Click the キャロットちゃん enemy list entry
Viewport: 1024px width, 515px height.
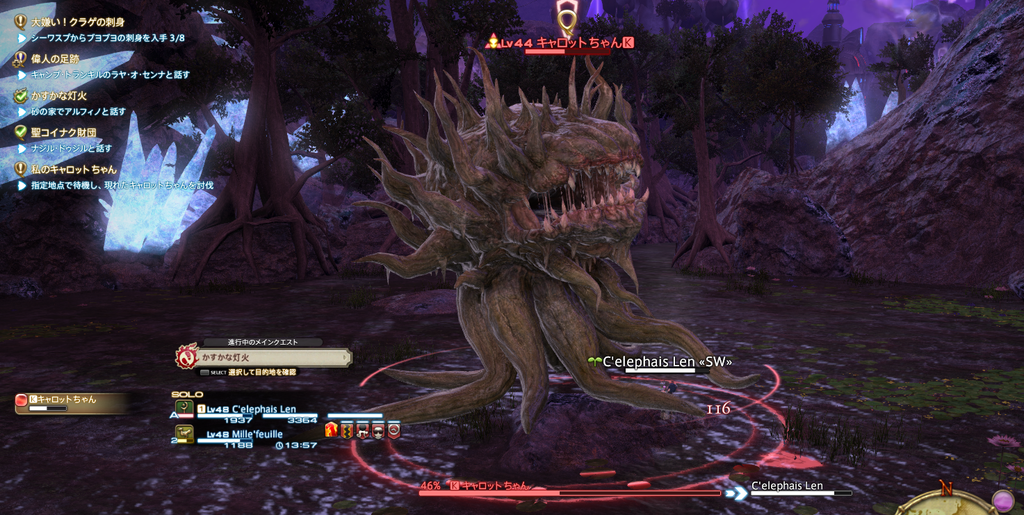coord(68,401)
